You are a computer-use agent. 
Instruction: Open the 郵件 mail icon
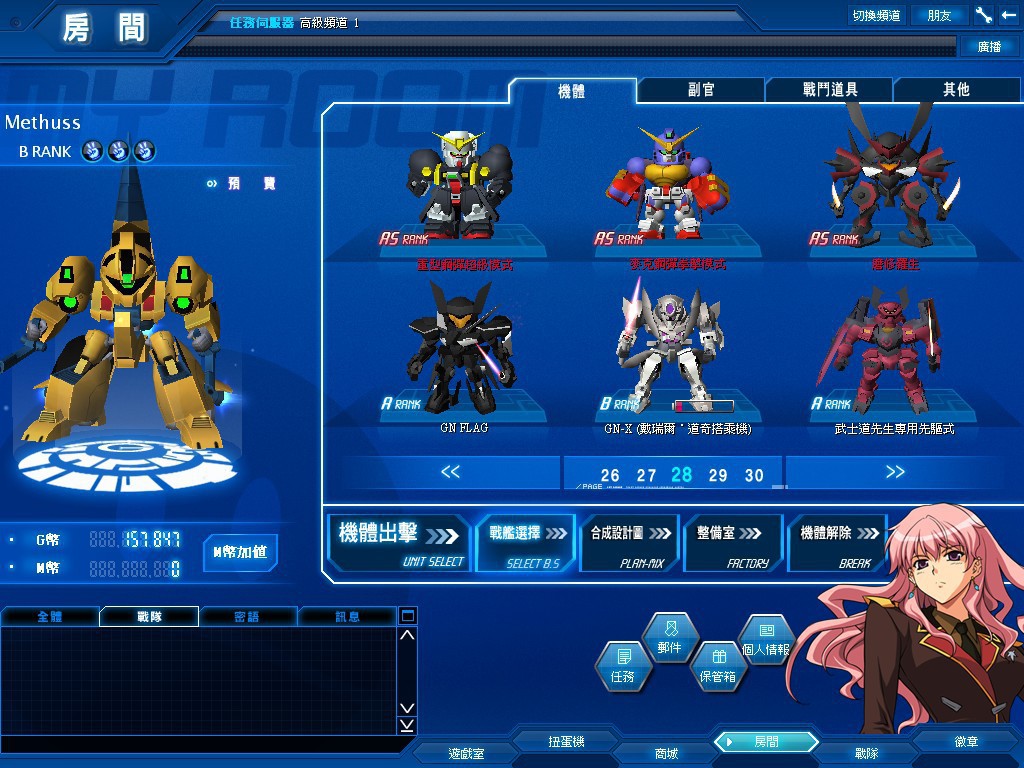point(669,639)
